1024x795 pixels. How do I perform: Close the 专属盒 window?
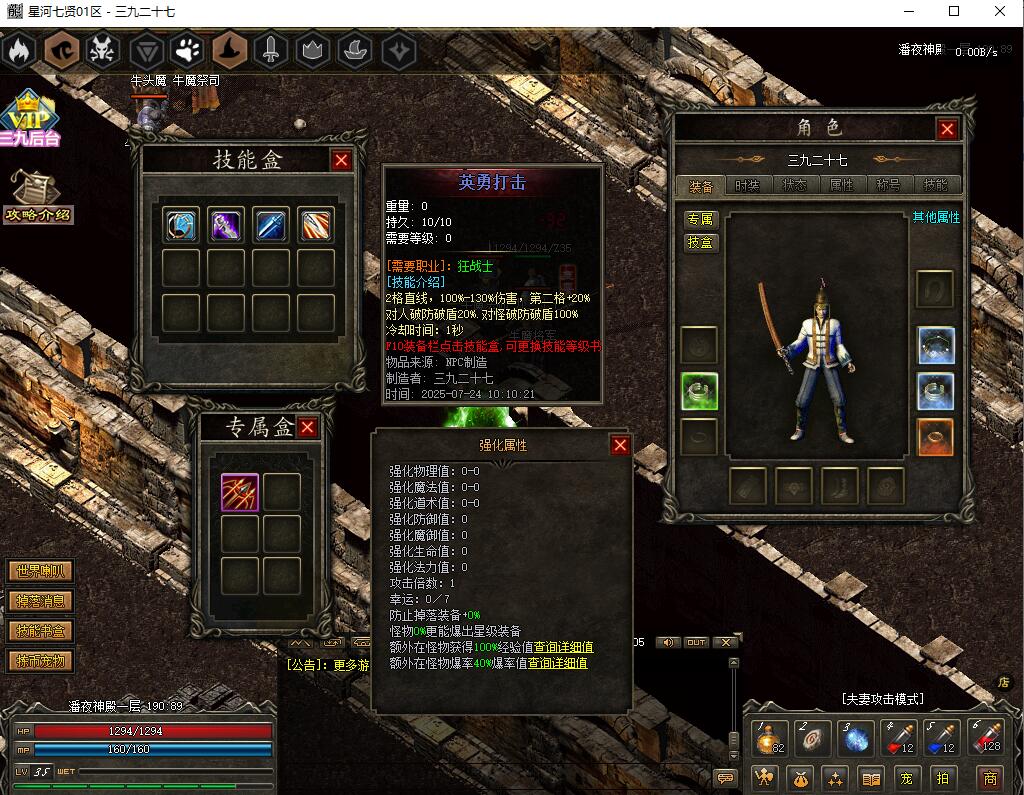[x=307, y=427]
